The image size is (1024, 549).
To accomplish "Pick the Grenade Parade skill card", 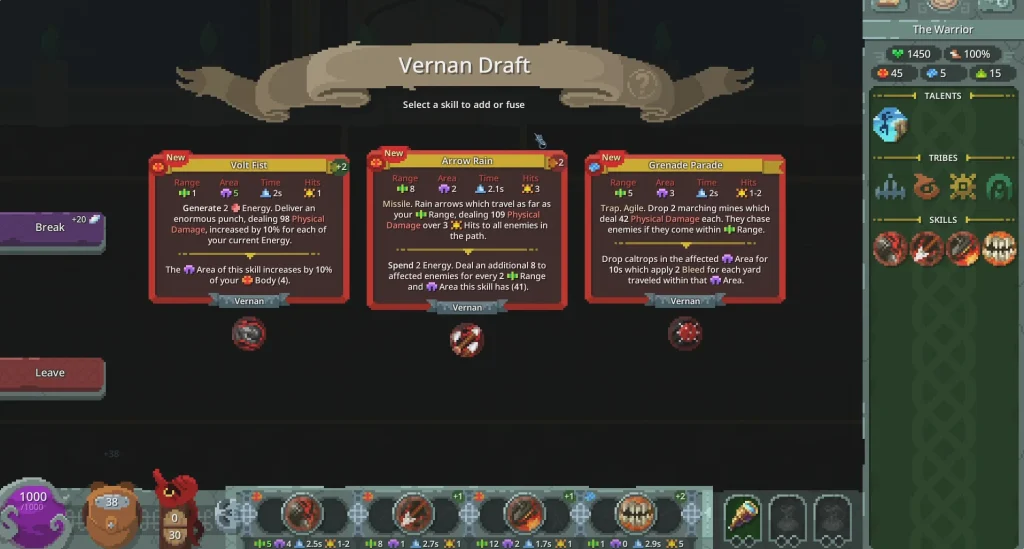I will [x=685, y=227].
